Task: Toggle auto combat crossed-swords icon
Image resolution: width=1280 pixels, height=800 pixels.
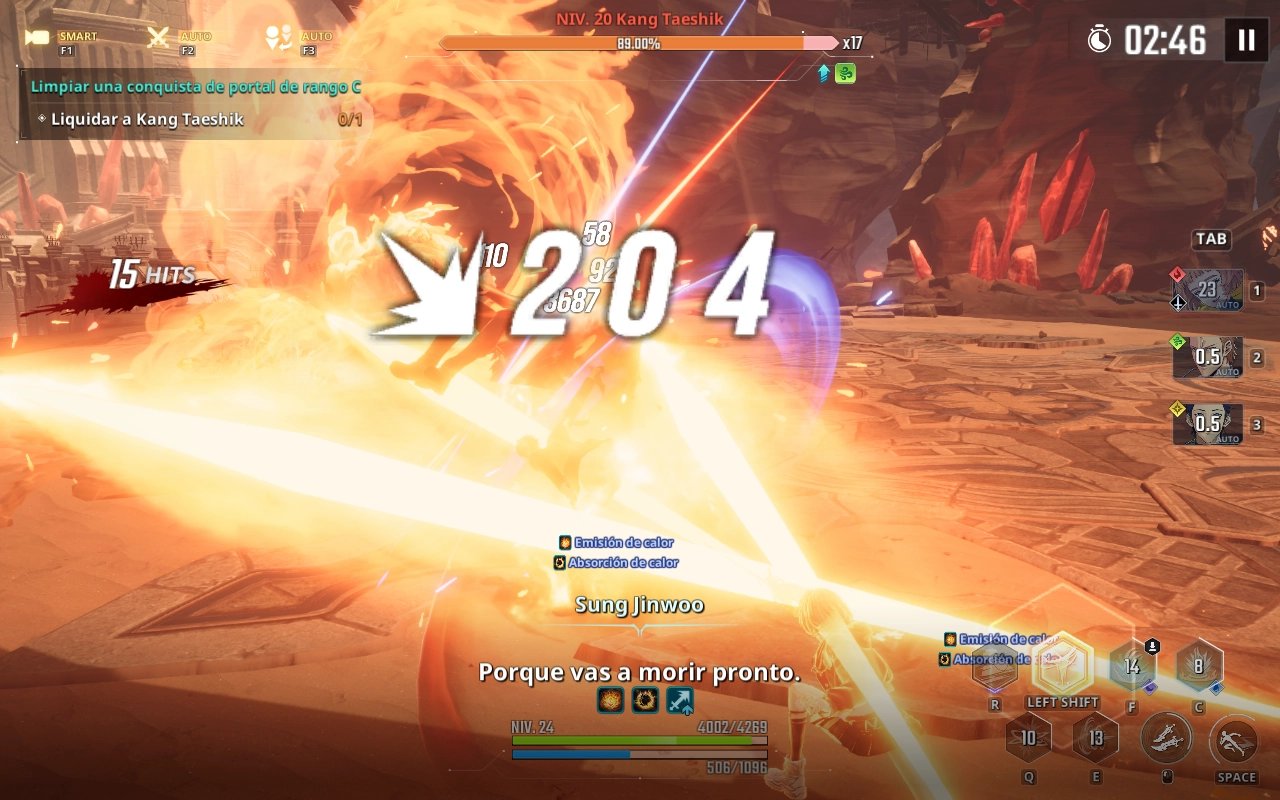Action: click(x=159, y=38)
